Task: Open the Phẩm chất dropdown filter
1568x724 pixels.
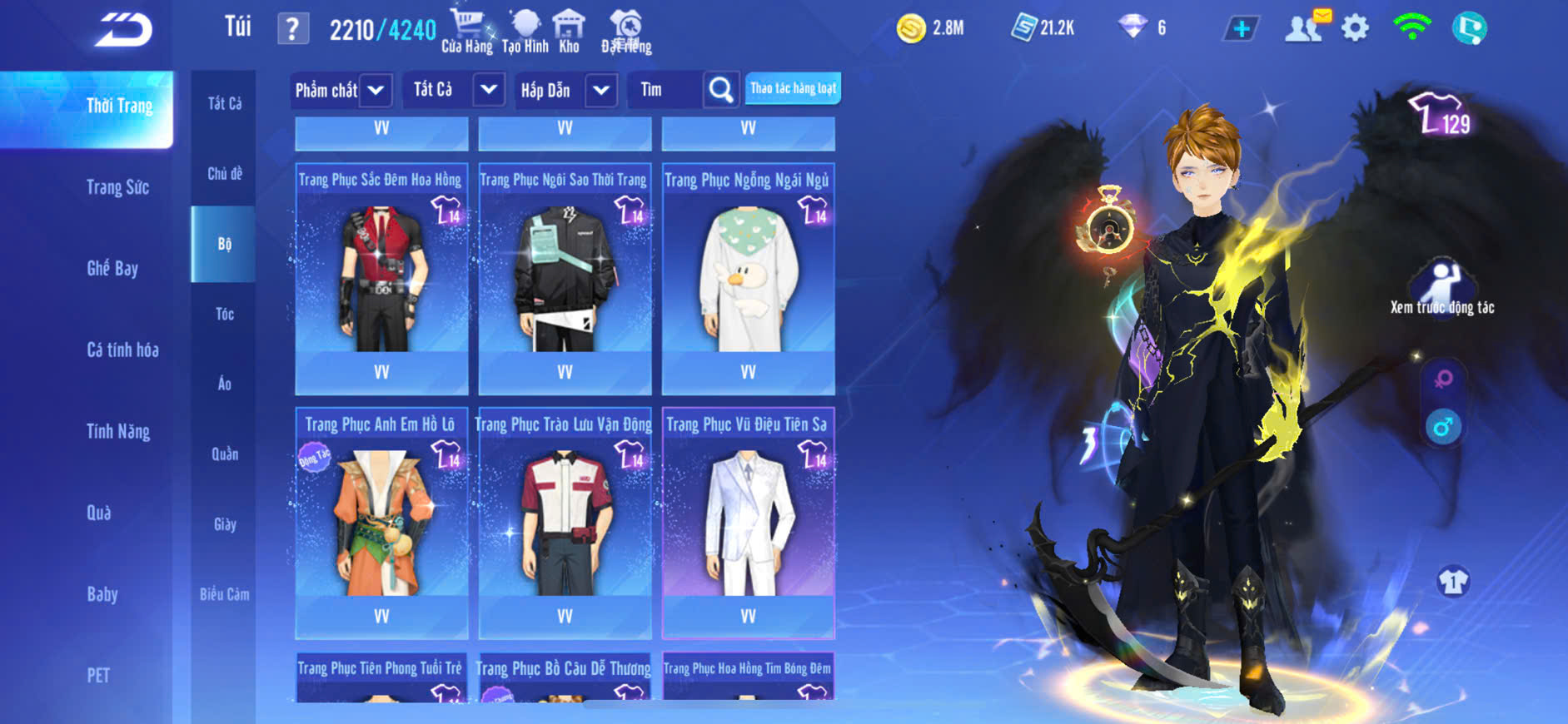Action: tap(341, 90)
